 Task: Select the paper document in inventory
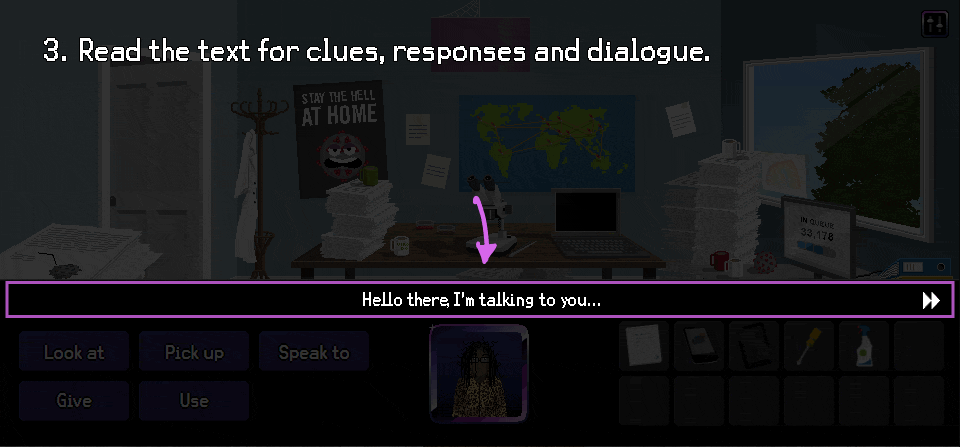coord(643,345)
